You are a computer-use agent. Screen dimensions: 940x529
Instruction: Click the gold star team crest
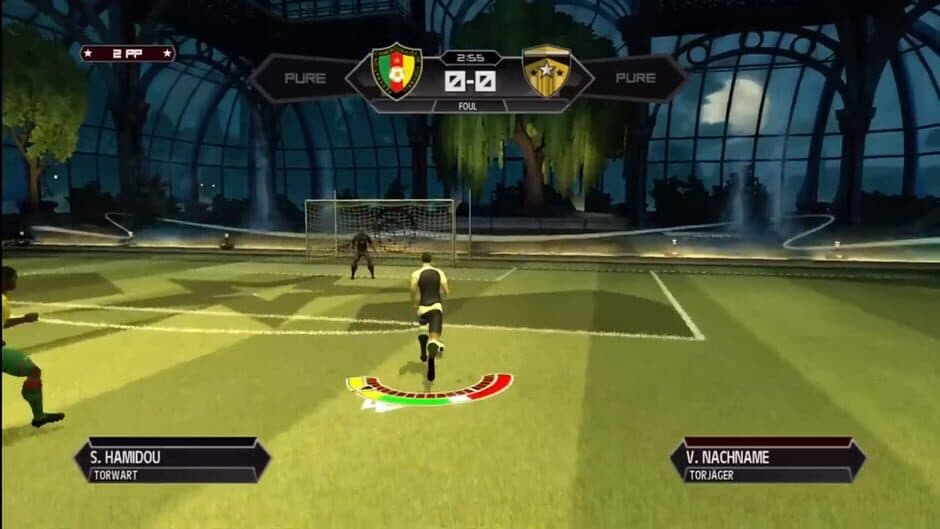point(546,71)
